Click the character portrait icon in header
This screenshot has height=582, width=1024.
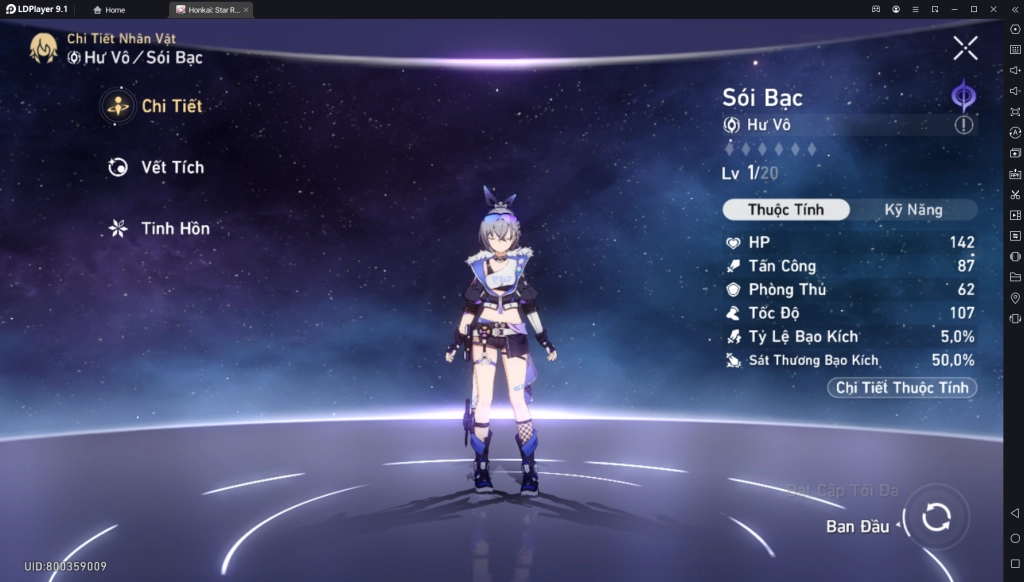pos(43,48)
